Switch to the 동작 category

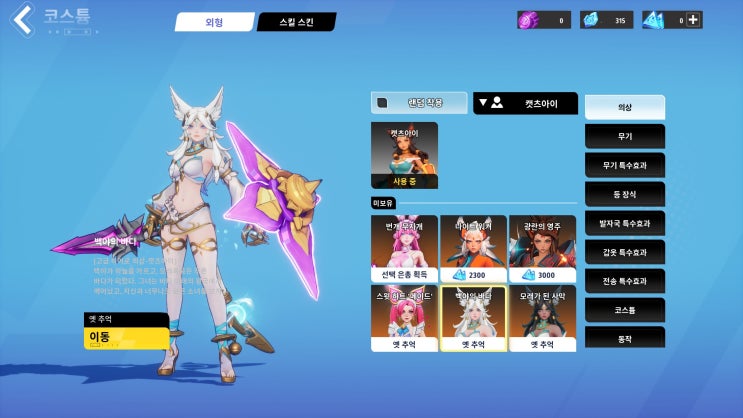click(x=624, y=340)
